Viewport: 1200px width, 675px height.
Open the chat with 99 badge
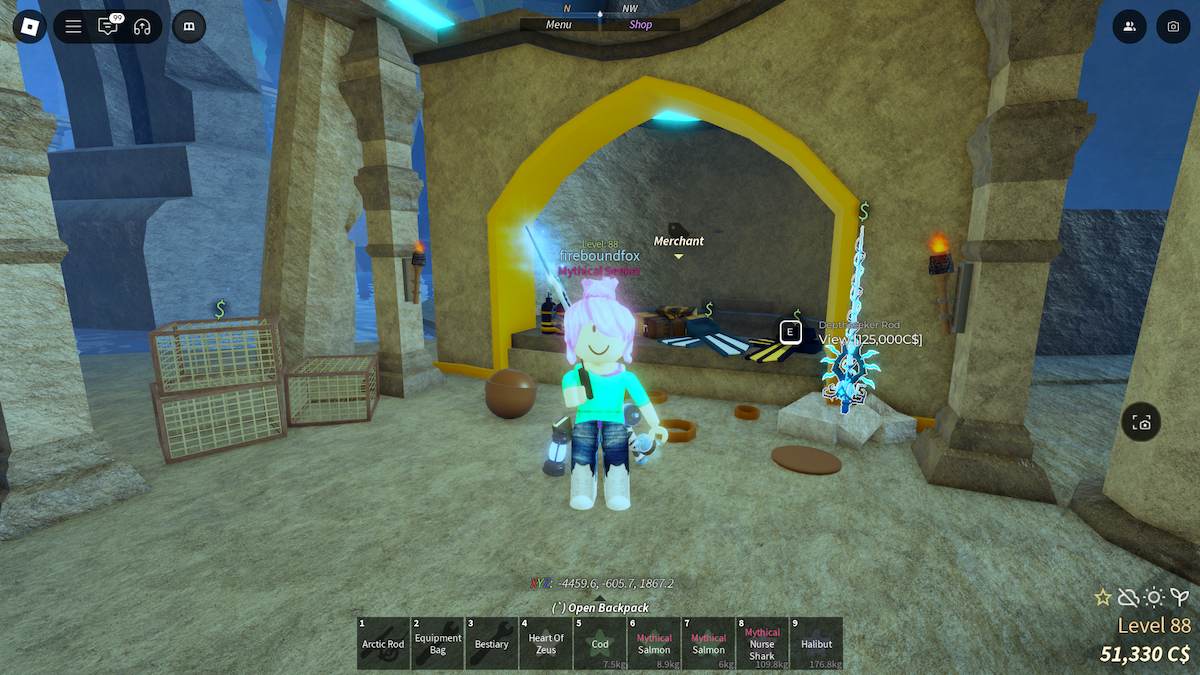108,27
